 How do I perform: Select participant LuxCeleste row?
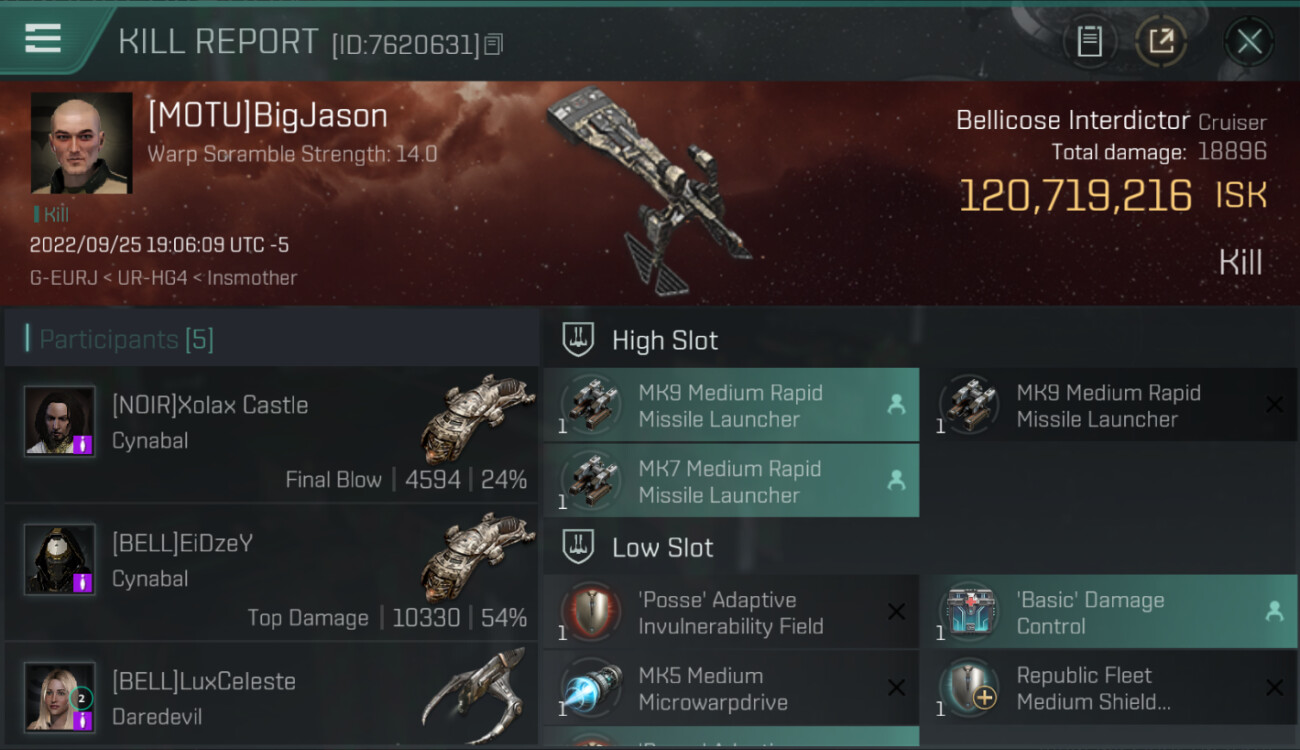pyautogui.click(x=270, y=697)
